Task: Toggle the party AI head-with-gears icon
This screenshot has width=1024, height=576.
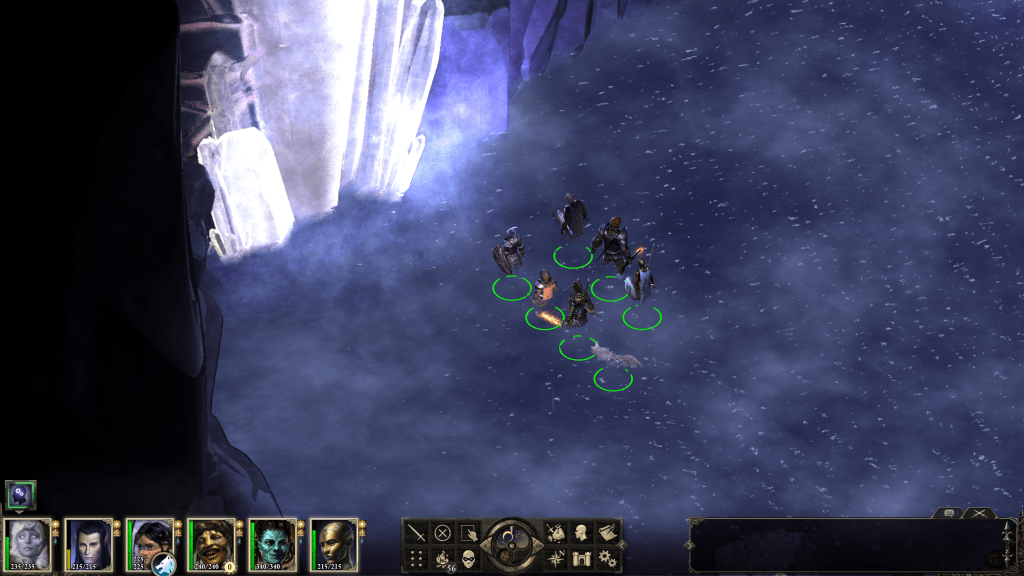Action: [x=21, y=494]
